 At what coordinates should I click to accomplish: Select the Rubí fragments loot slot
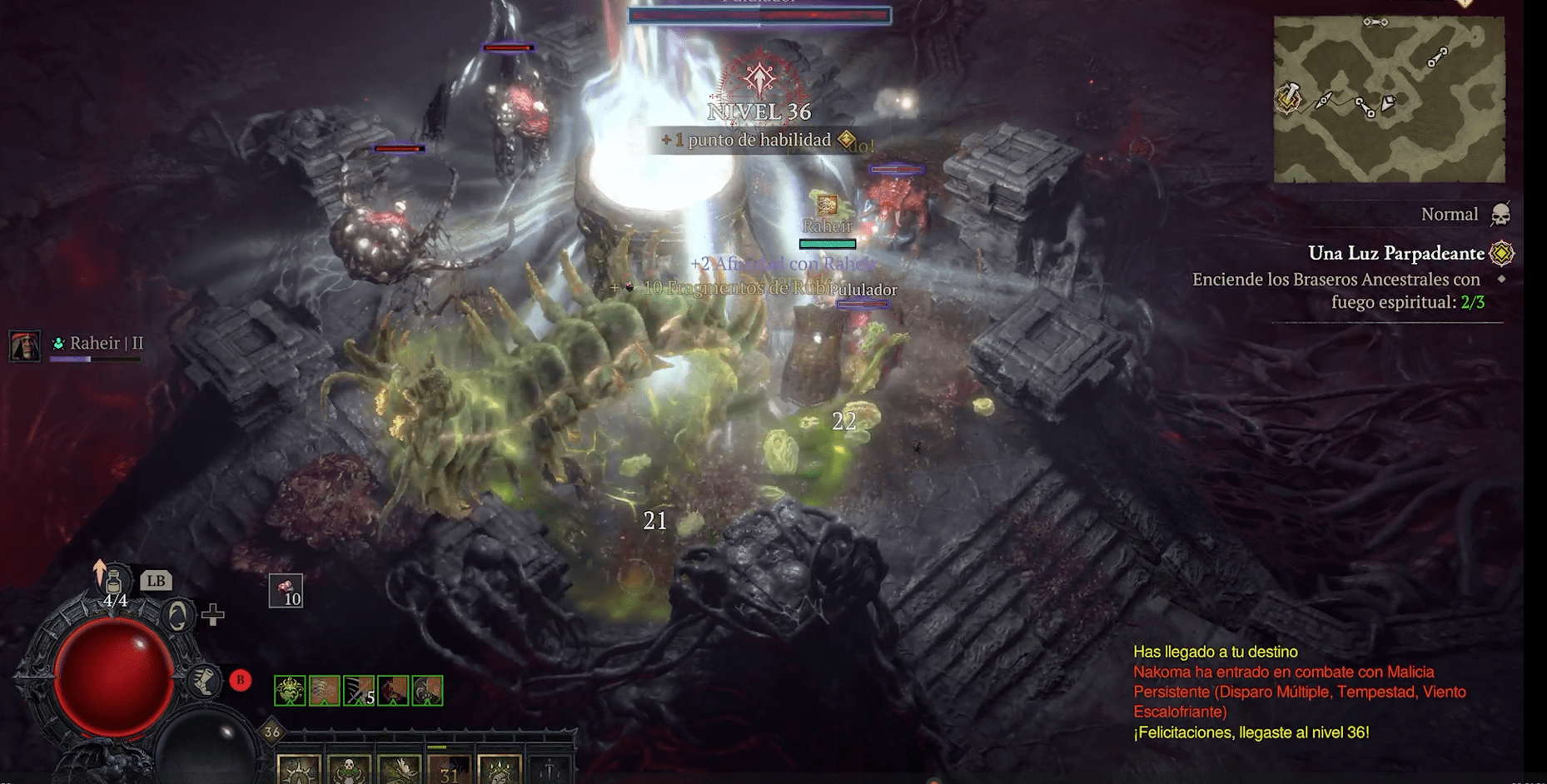[x=286, y=591]
